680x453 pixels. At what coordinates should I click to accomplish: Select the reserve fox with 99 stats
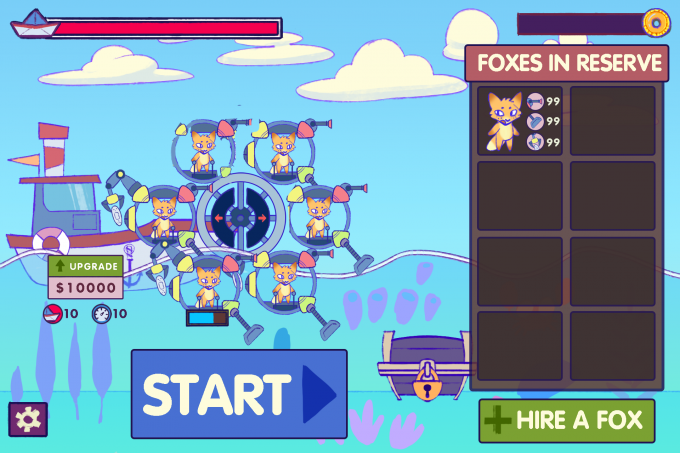(x=521, y=120)
